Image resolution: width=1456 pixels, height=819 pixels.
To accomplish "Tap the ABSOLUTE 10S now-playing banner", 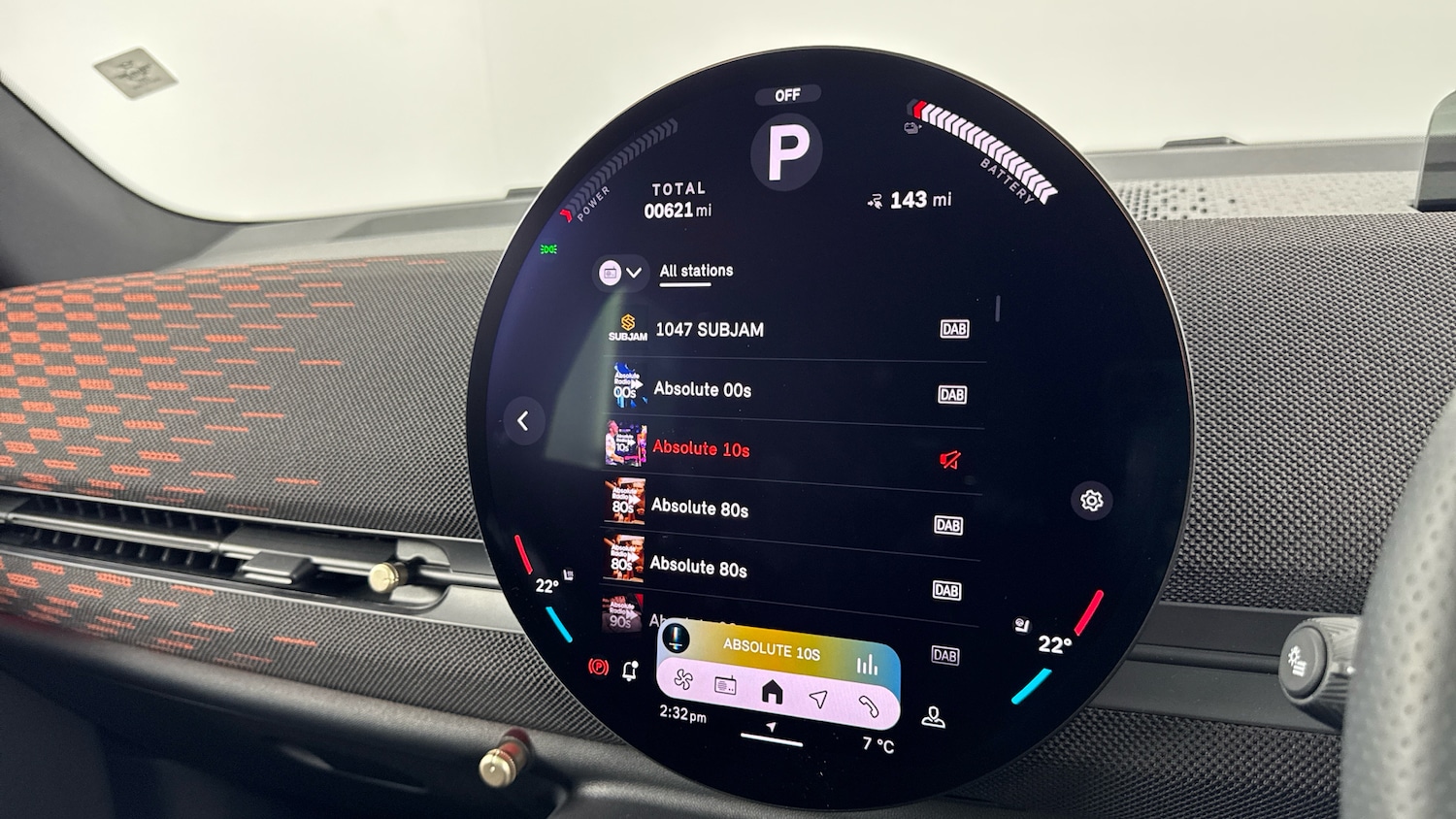I will click(772, 650).
